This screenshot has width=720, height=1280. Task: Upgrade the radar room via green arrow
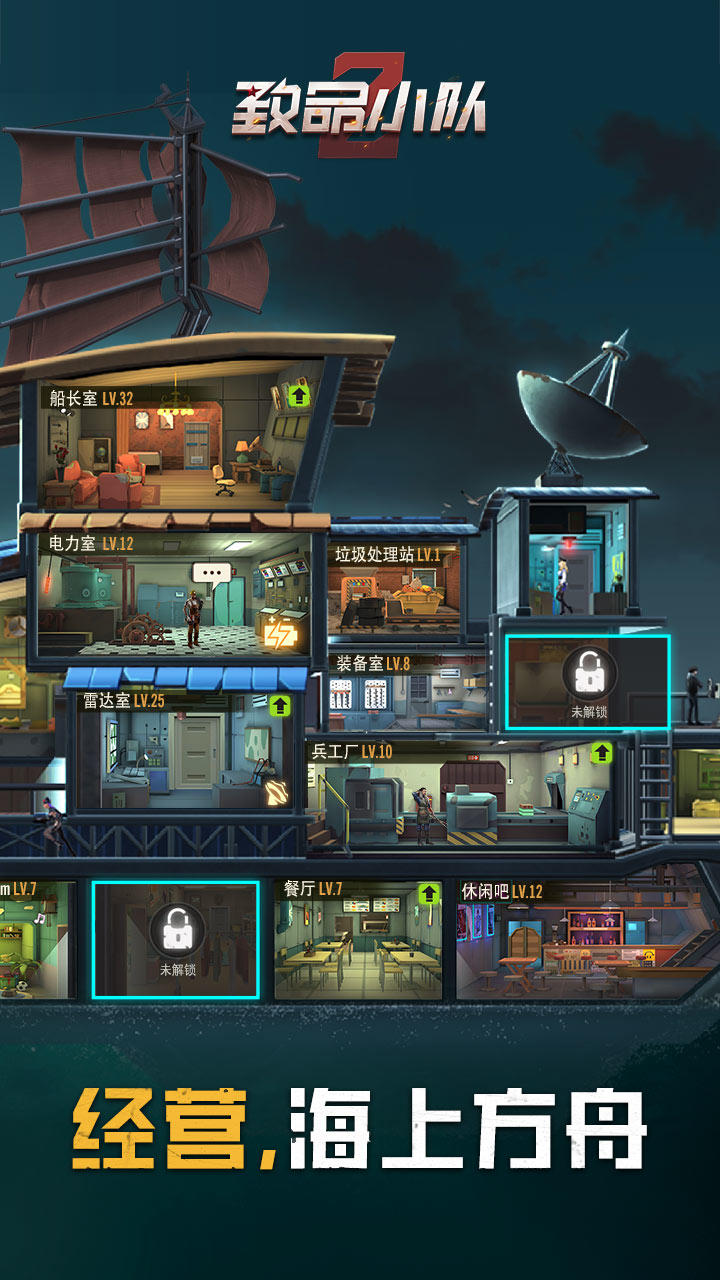pos(281,705)
